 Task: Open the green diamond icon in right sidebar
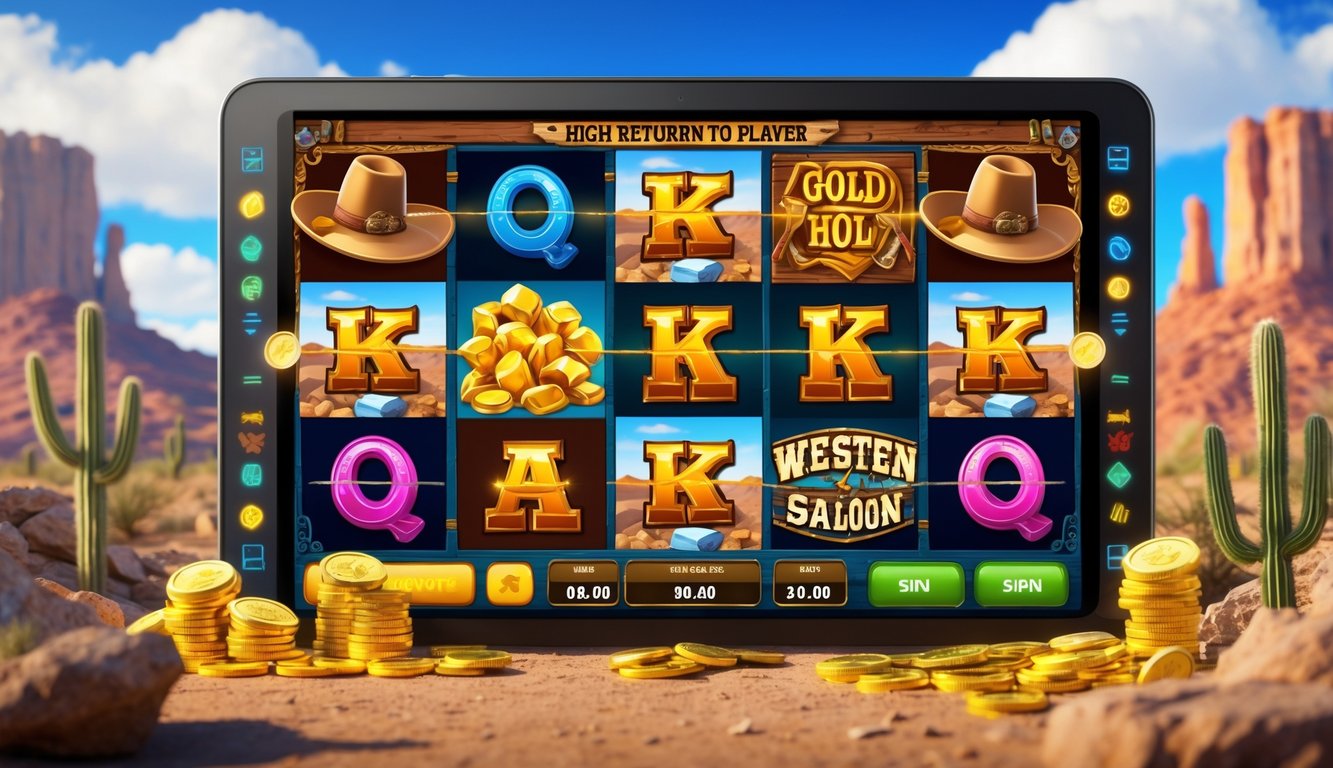click(x=1118, y=476)
